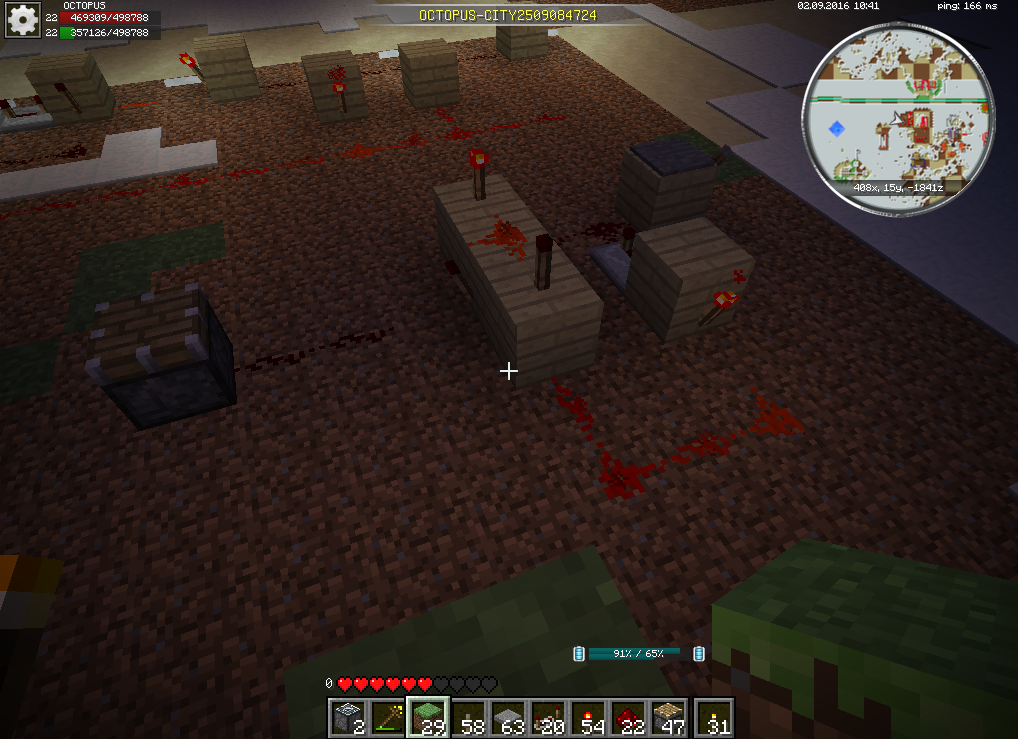Select the separate torch slot with 31
The height and width of the screenshot is (739, 1018).
click(x=714, y=718)
